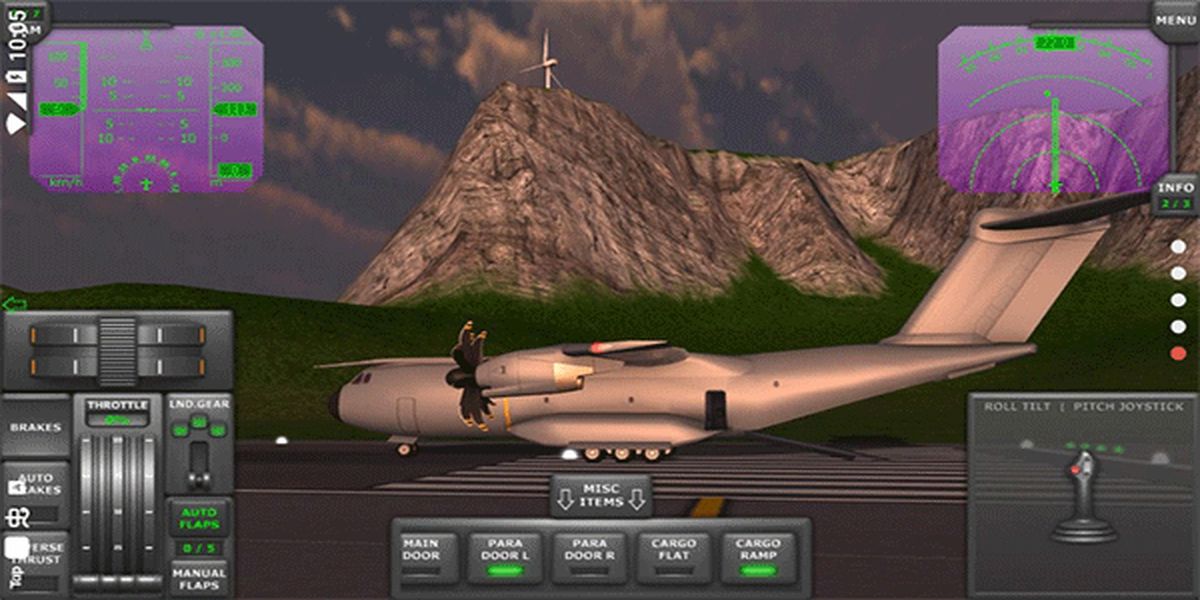This screenshot has width=1200, height=600.
Task: Click the trim wheel control panel
Action: [x=117, y=350]
